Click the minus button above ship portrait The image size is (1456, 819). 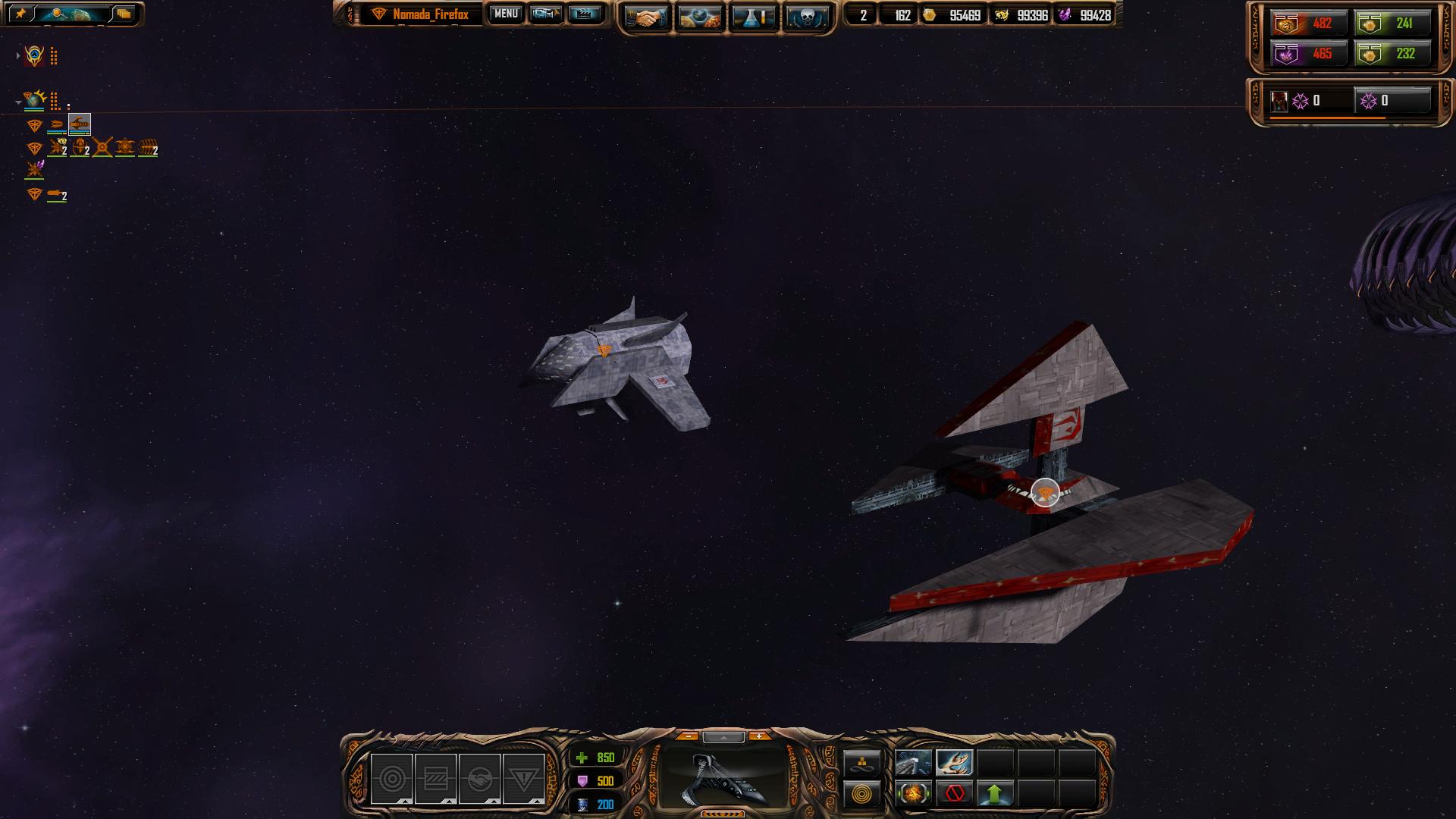(688, 736)
